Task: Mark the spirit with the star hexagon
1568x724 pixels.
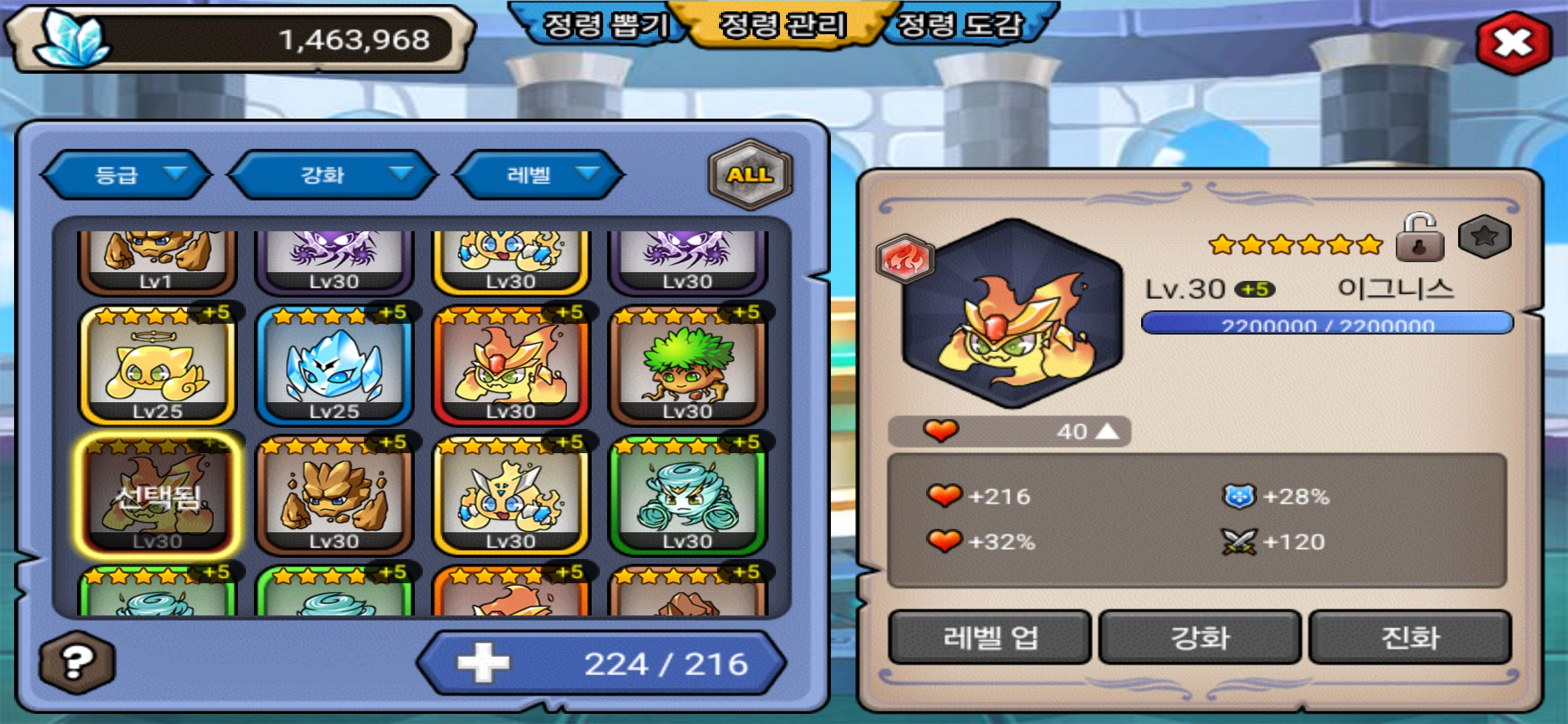Action: (x=1484, y=237)
